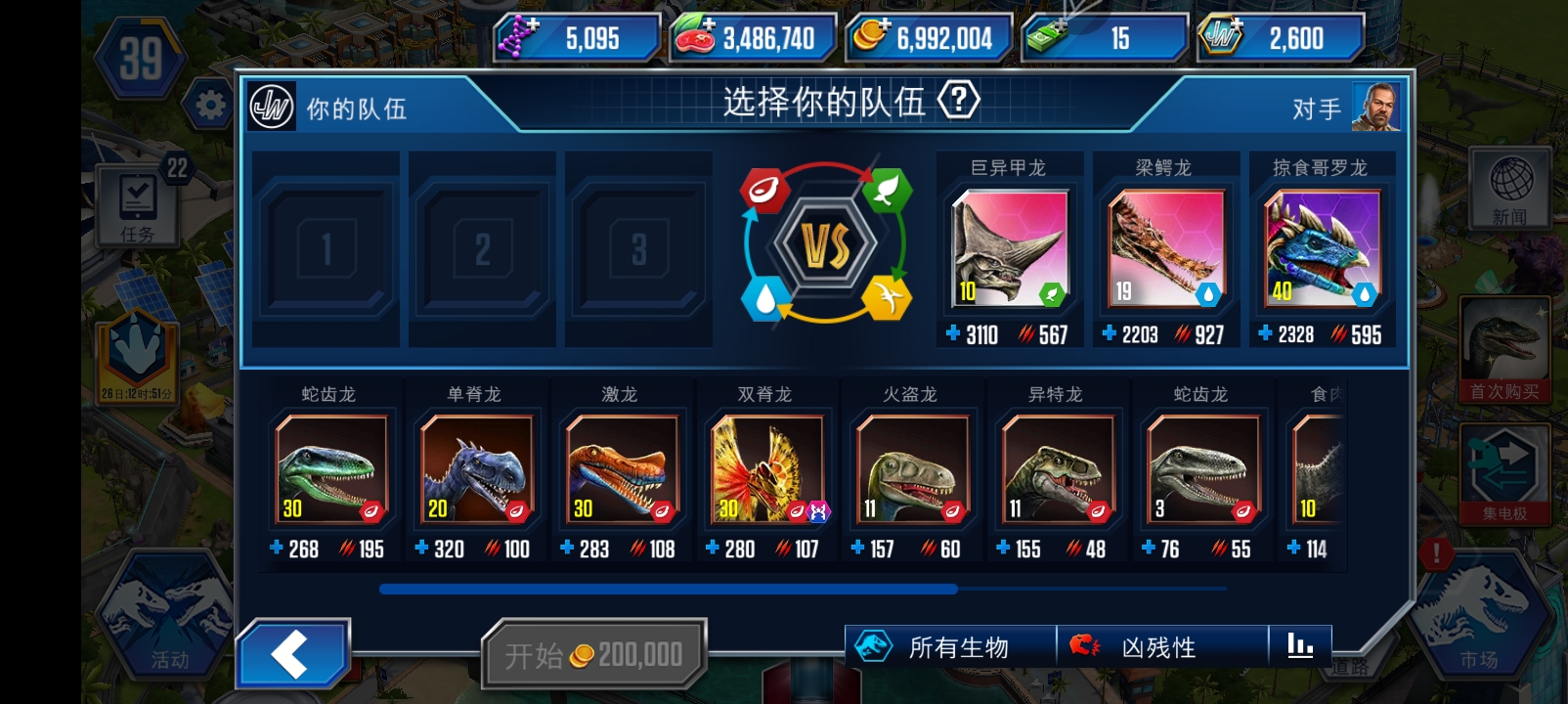Click the back arrow to exit team selection
1568x704 pixels.
coord(293,650)
